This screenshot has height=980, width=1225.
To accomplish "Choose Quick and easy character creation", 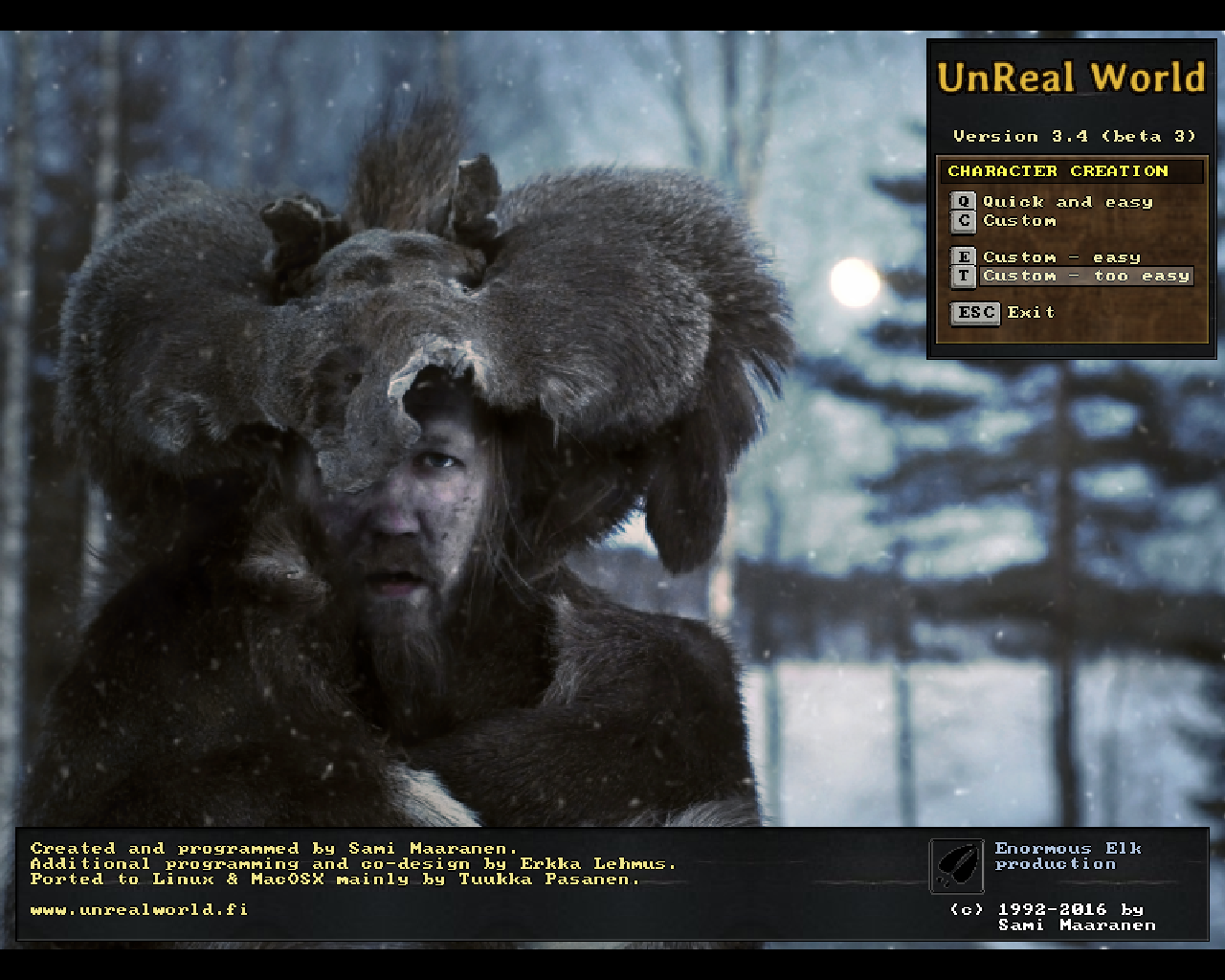I will pyautogui.click(x=1067, y=202).
